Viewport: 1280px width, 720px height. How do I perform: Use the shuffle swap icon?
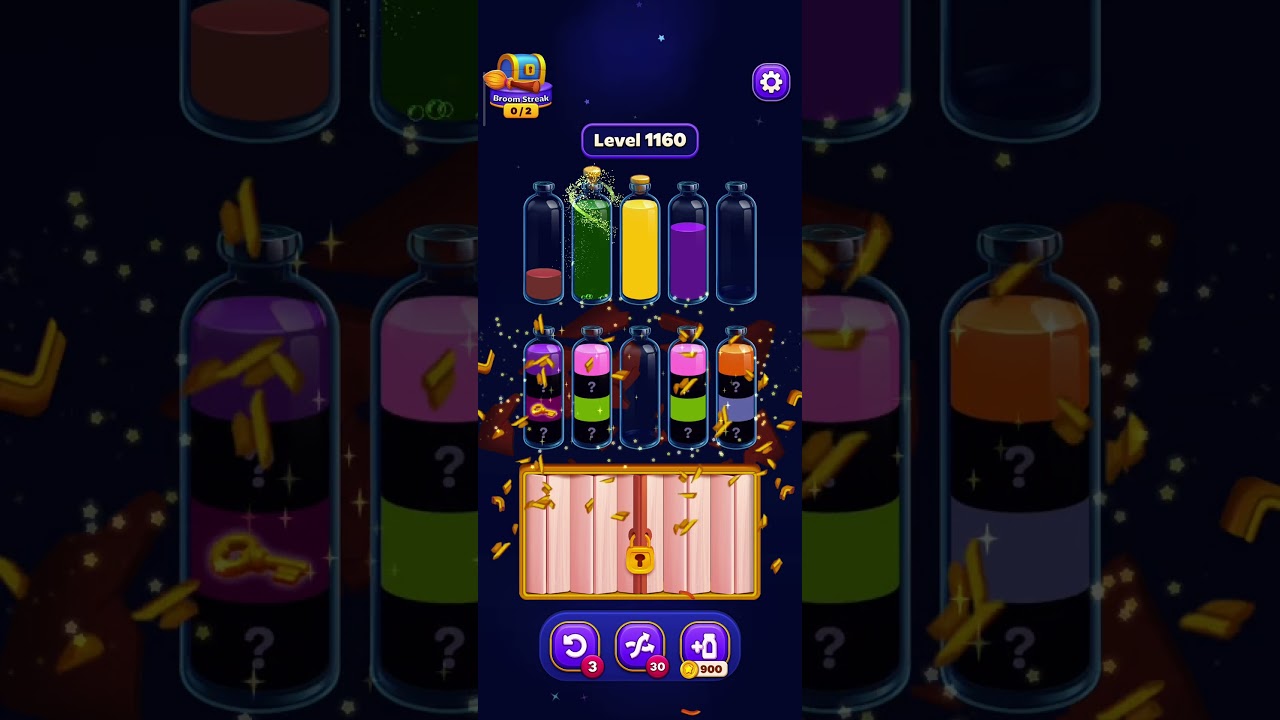point(640,644)
